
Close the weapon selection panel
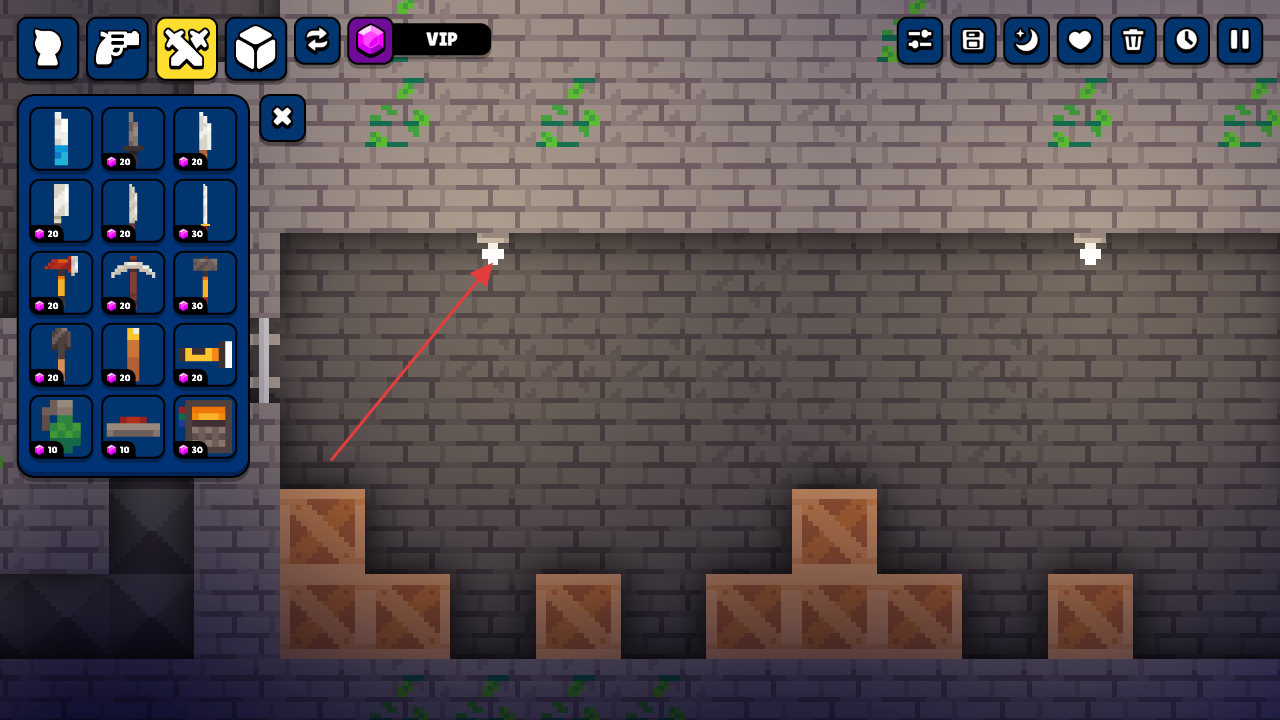[282, 118]
